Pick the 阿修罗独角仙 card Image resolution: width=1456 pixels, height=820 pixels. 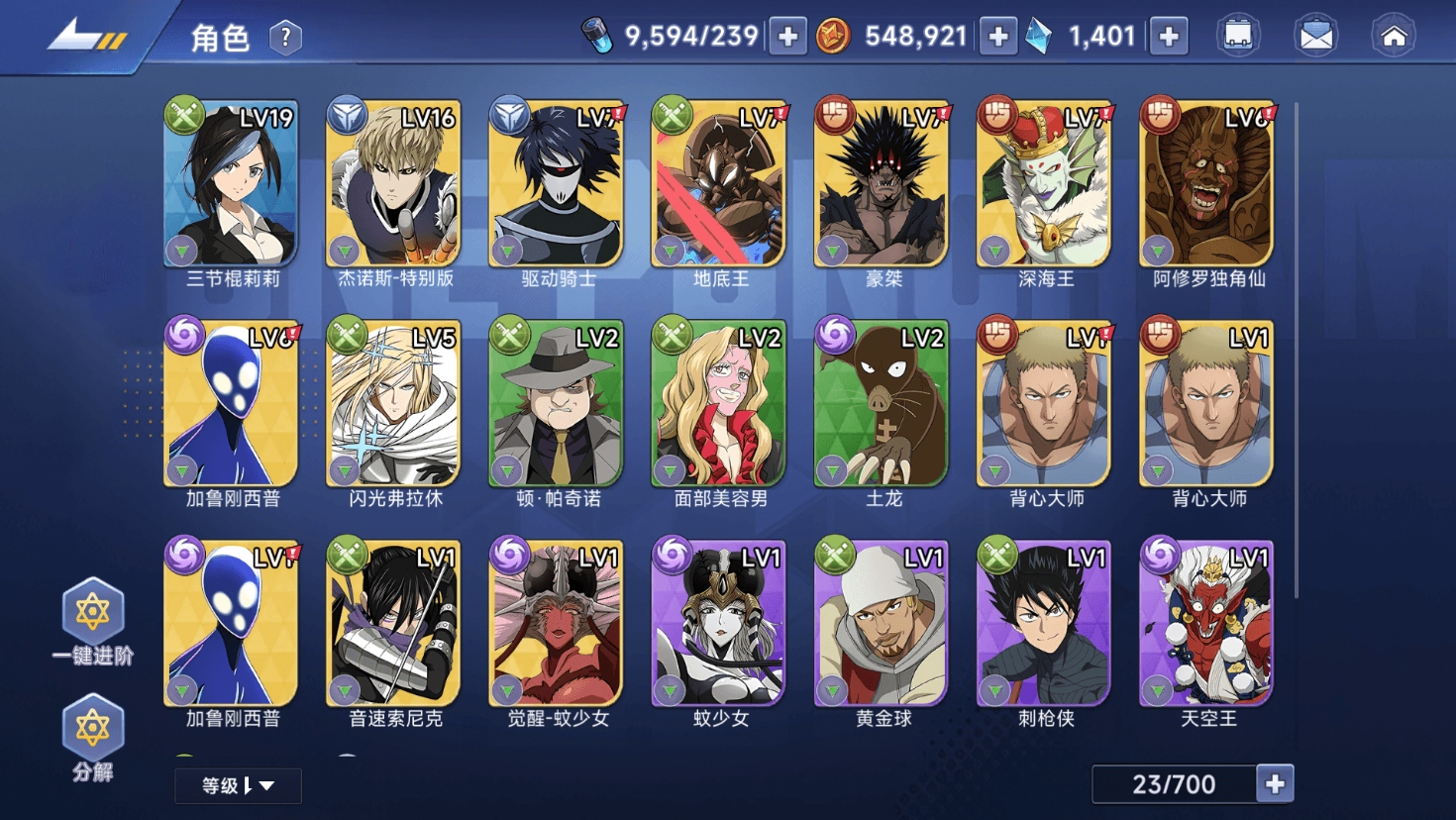(1207, 184)
